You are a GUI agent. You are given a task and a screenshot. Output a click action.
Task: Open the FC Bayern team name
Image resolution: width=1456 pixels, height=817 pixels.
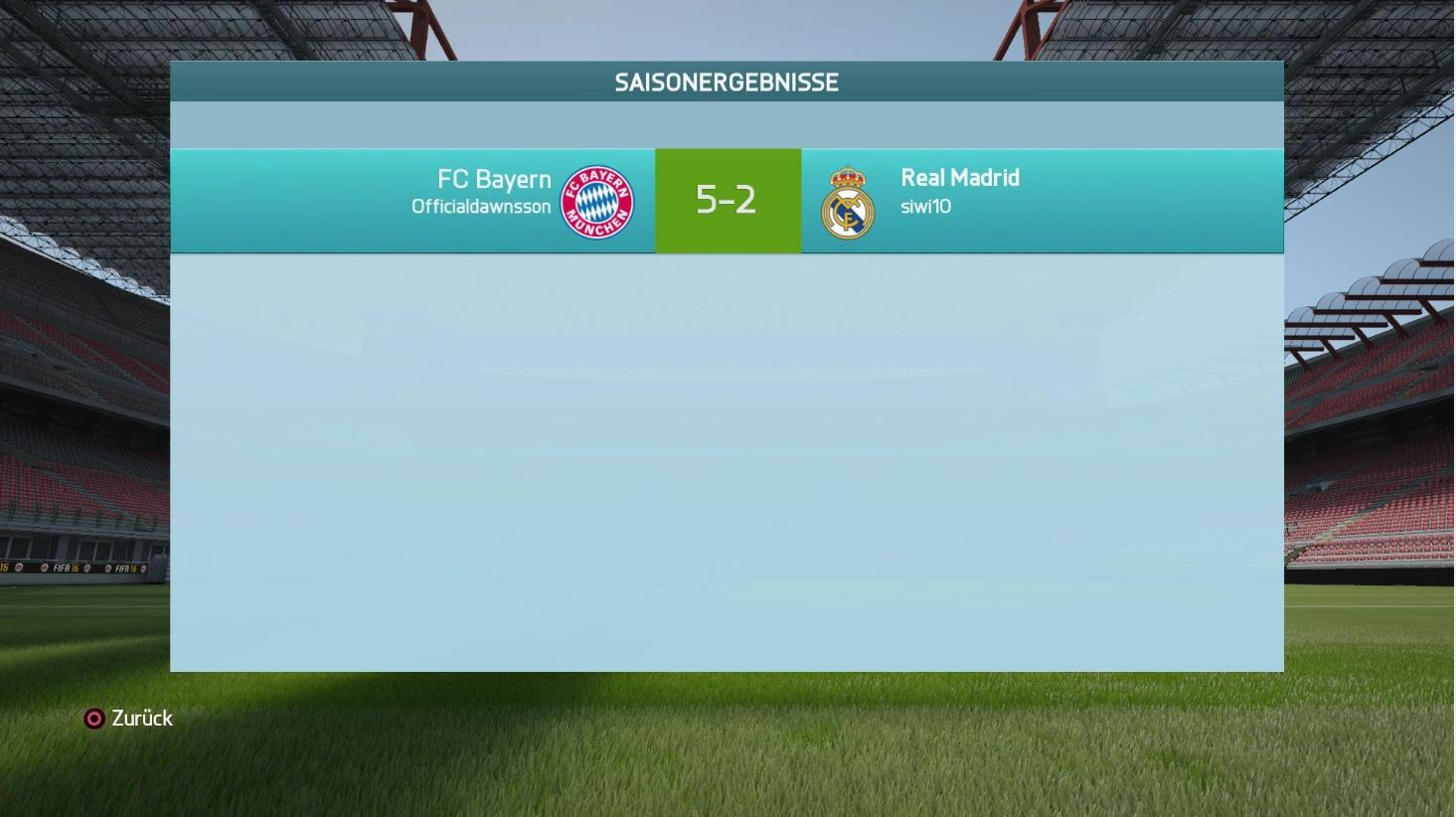tap(492, 179)
